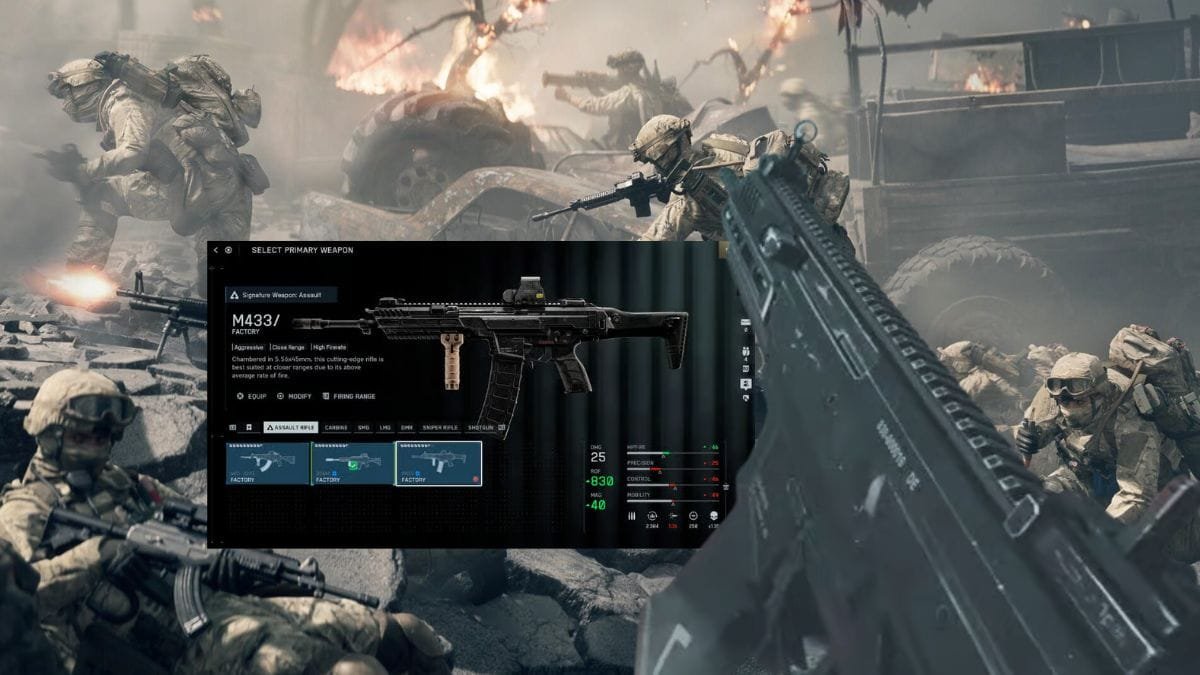1200x675 pixels.
Task: Go back using the top-left arrow
Action: (216, 250)
